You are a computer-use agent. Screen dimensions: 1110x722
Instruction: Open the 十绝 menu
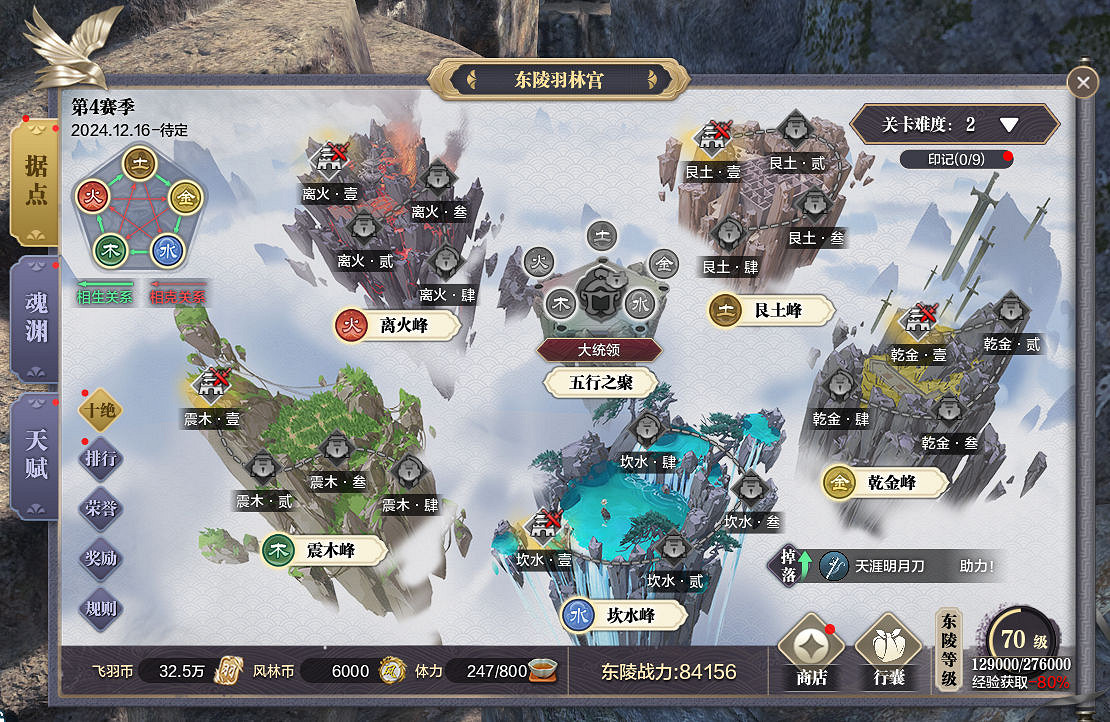click(x=100, y=410)
